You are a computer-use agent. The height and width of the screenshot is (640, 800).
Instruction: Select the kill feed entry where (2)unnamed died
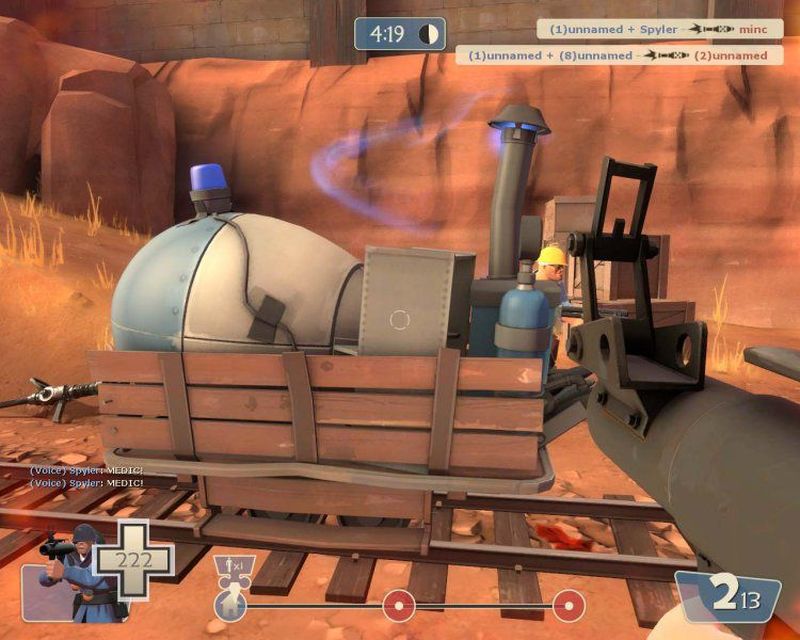click(616, 56)
